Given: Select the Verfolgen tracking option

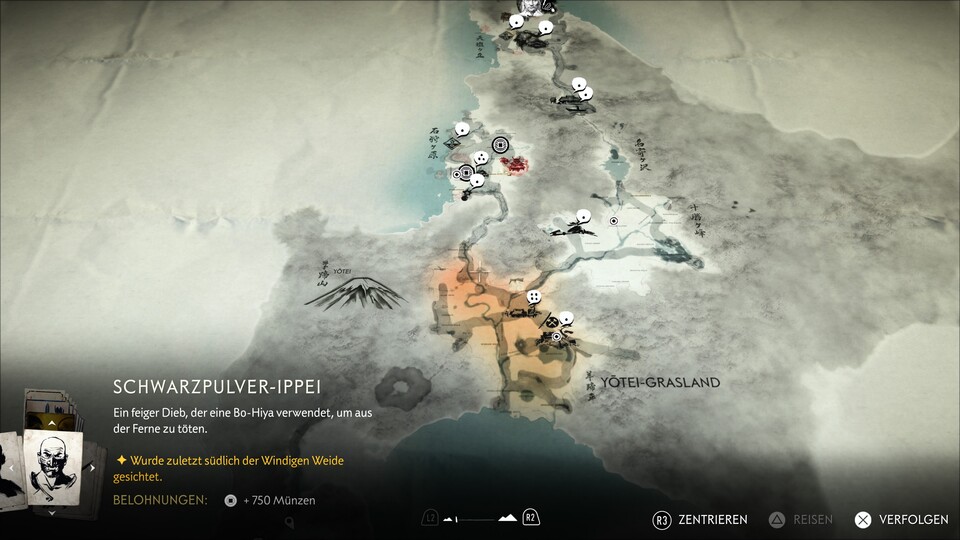Looking at the screenshot, I should tap(901, 520).
